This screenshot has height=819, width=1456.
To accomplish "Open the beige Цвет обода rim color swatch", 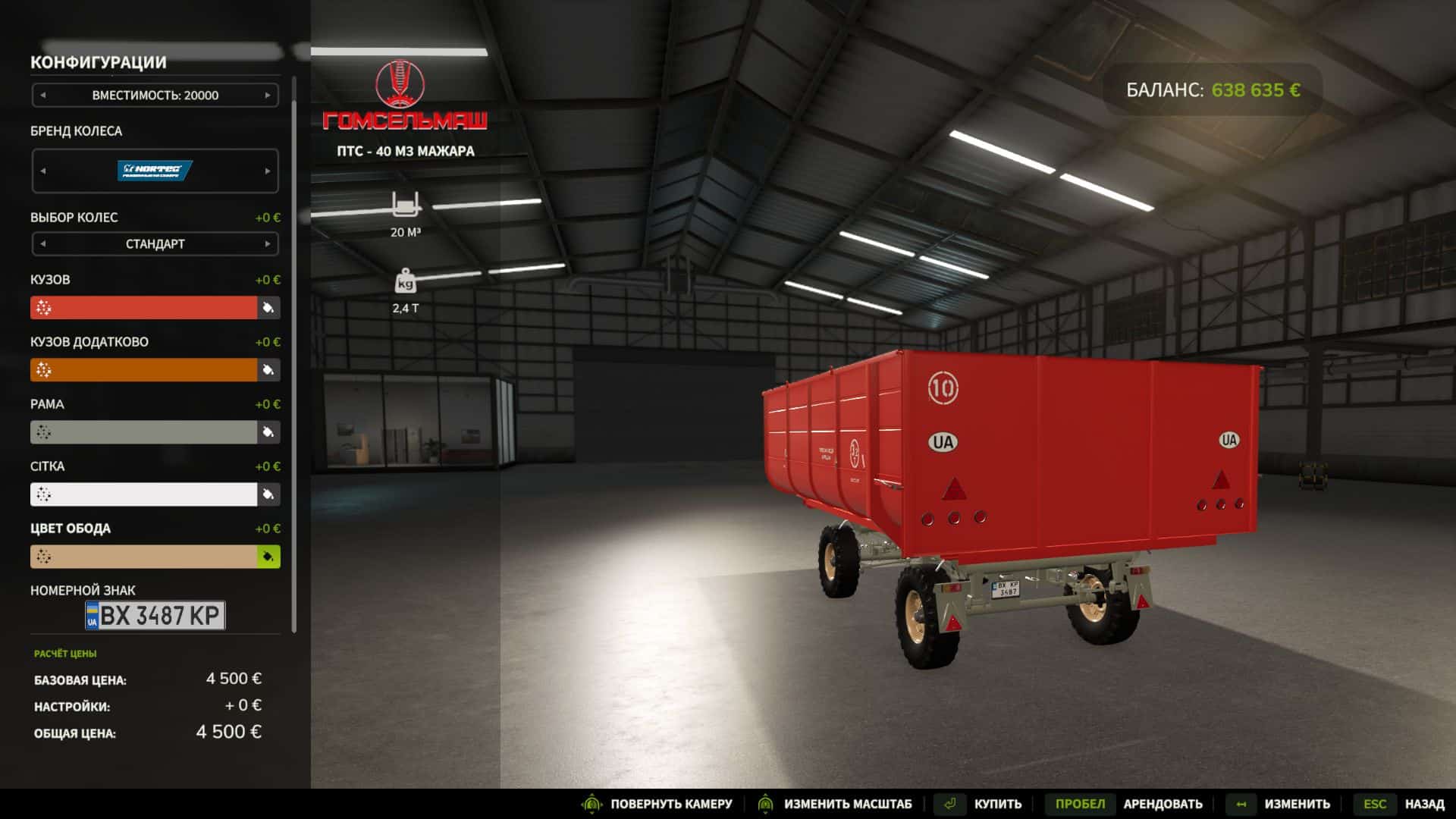I will [x=144, y=557].
